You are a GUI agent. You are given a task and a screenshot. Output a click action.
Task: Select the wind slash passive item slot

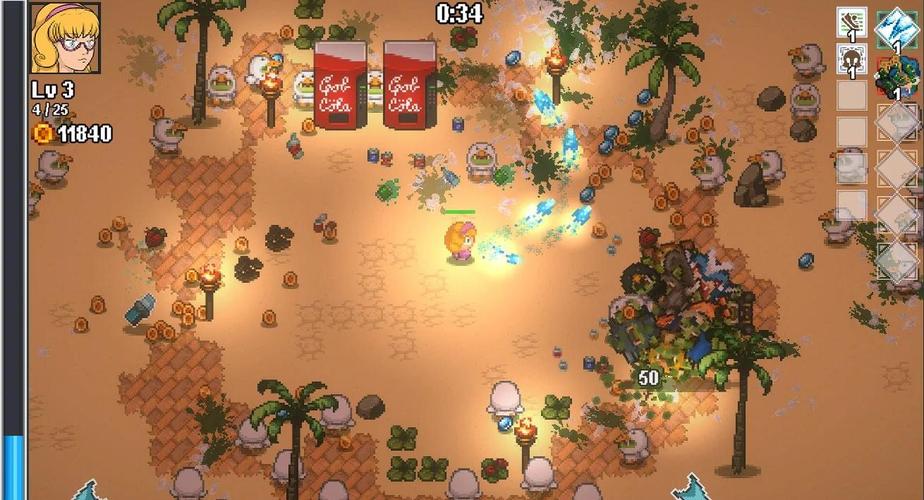[851, 23]
